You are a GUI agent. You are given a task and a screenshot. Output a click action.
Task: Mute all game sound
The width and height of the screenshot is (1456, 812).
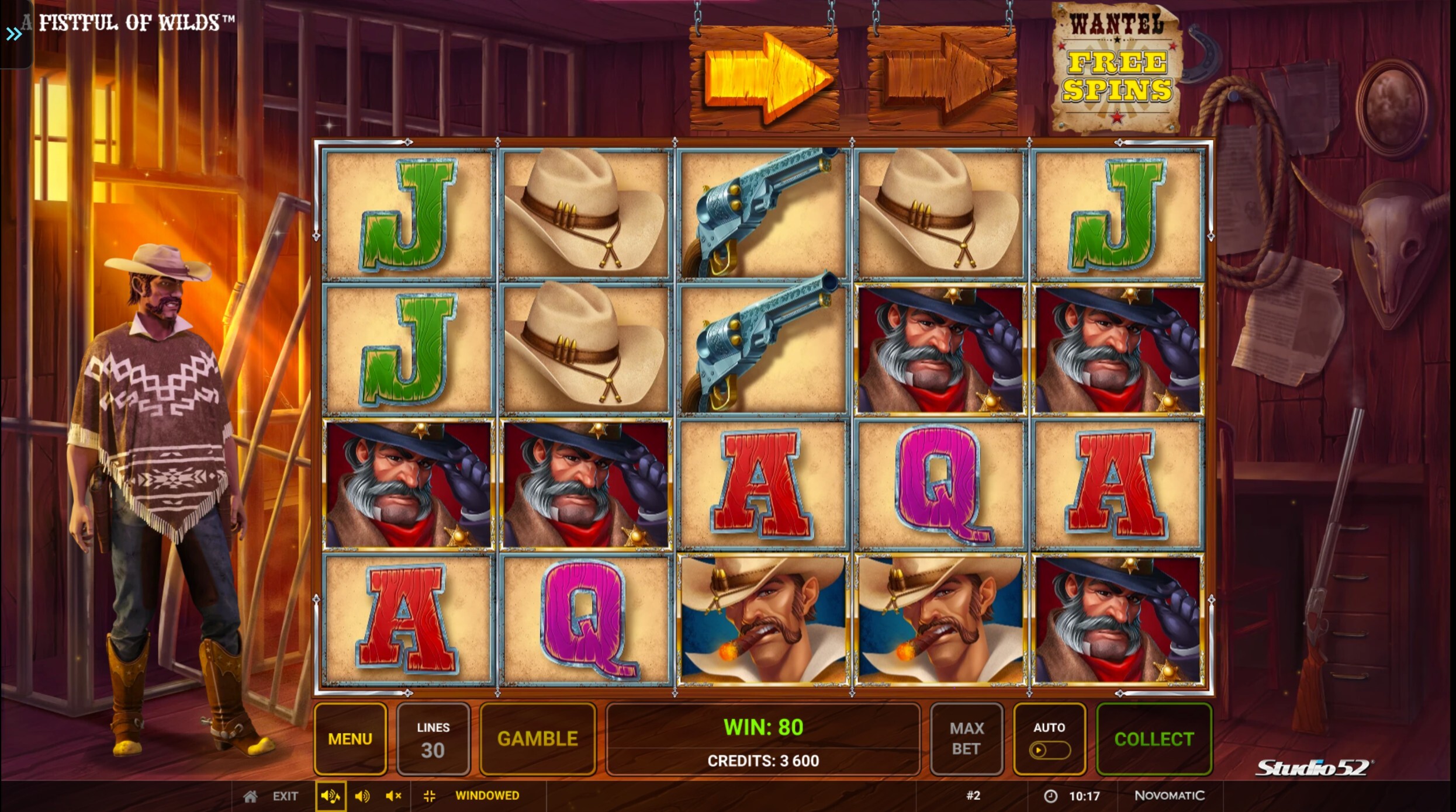coord(393,796)
